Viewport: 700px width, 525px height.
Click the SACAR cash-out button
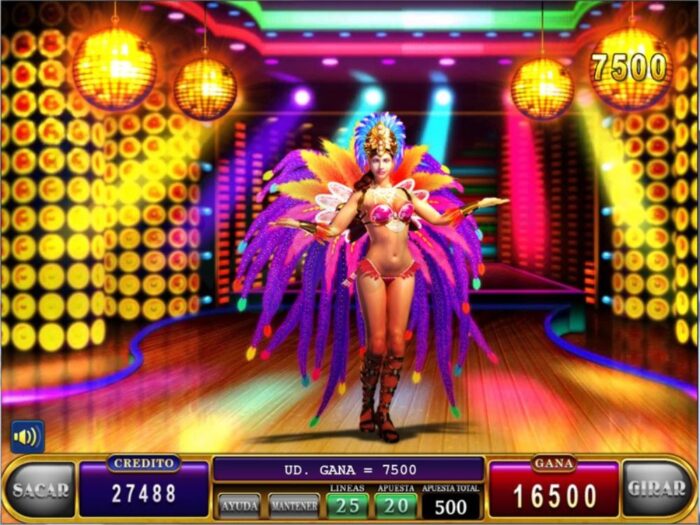pyautogui.click(x=40, y=490)
